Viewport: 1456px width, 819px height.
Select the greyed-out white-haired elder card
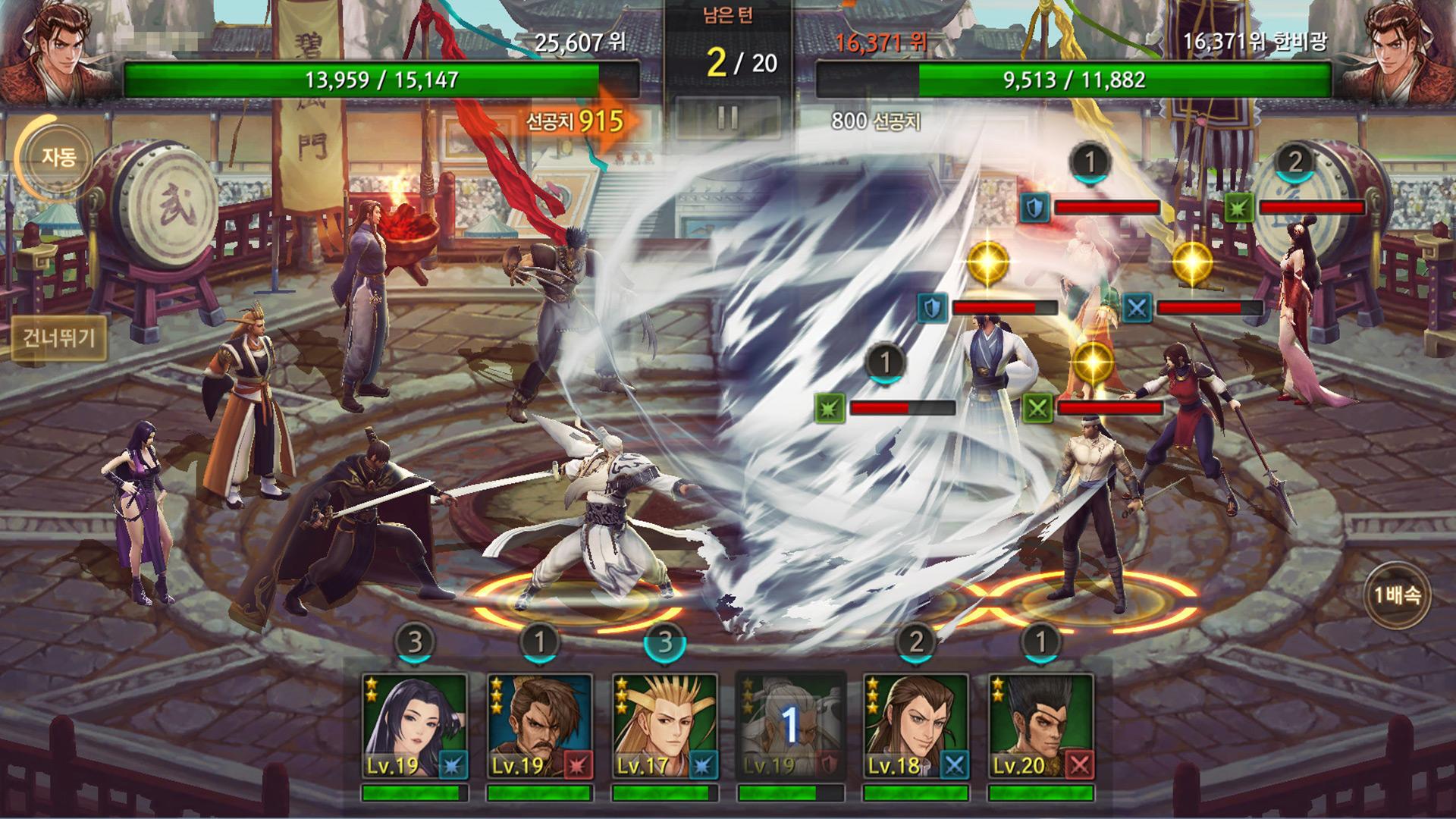click(x=790, y=726)
